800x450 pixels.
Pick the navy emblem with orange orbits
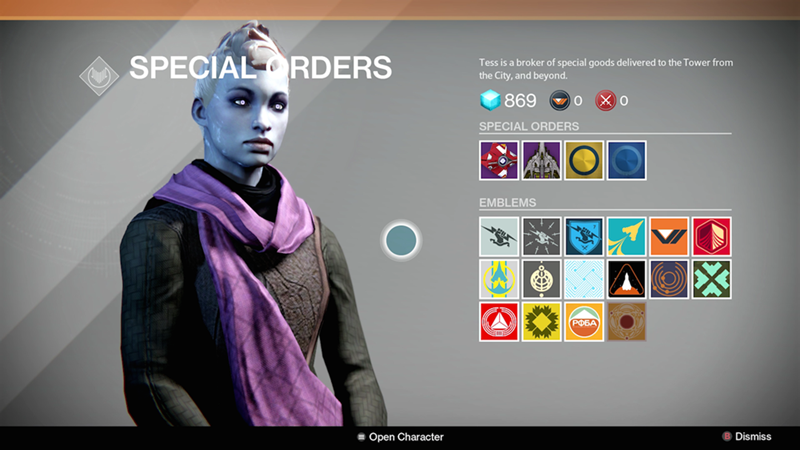[669, 279]
